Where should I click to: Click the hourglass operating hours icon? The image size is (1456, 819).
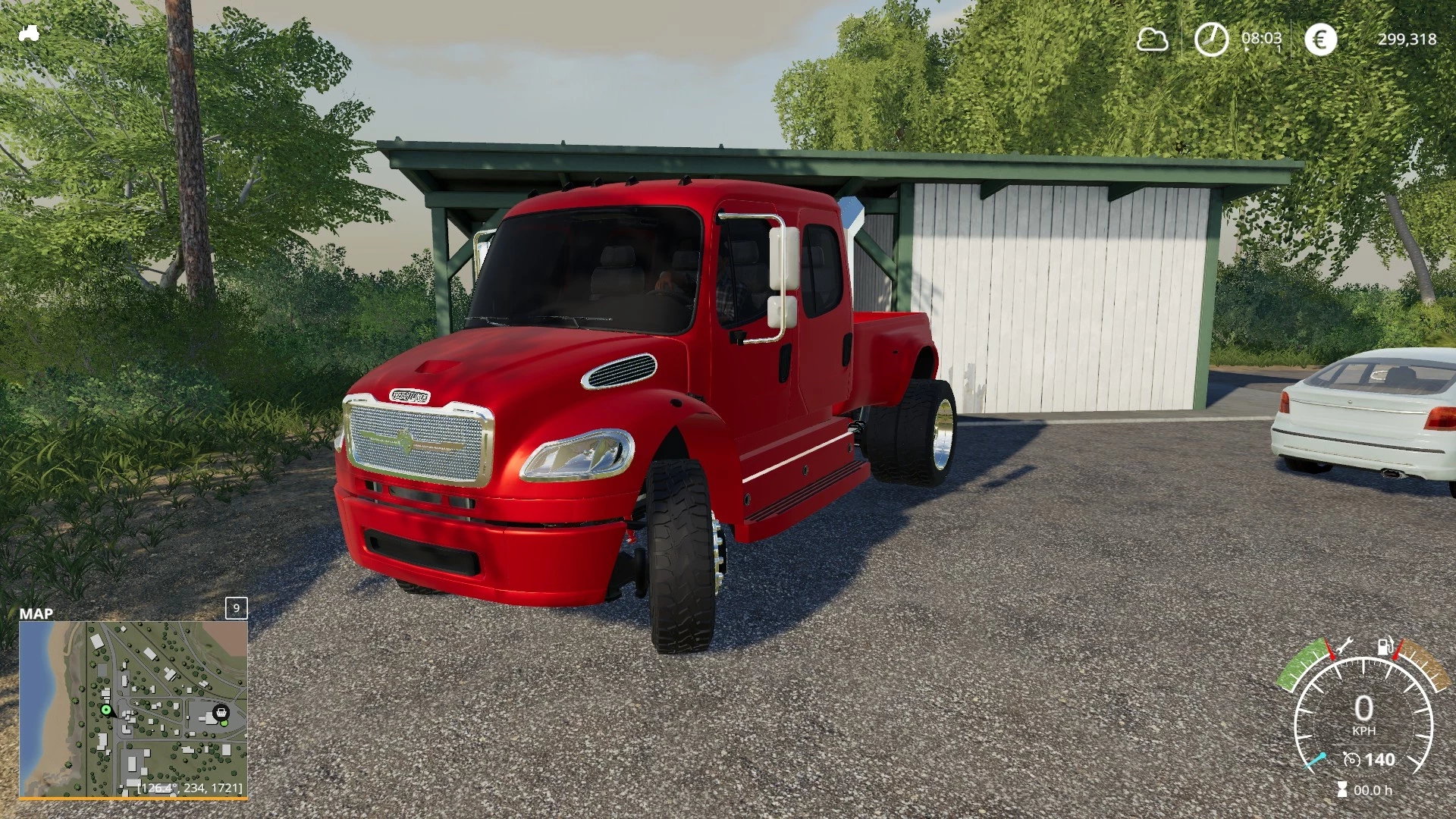tap(1341, 789)
